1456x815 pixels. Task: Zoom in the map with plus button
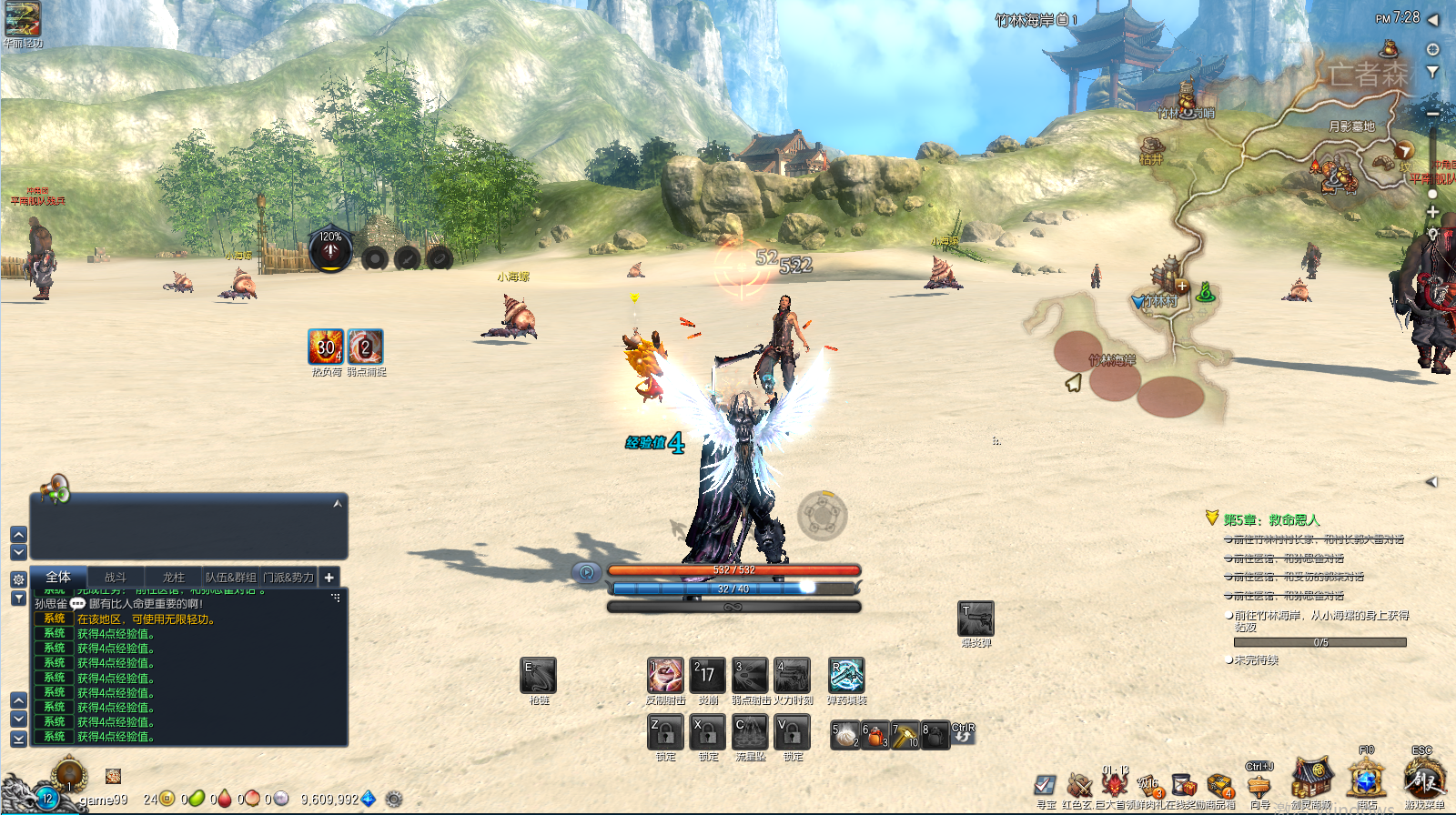coord(1432,212)
